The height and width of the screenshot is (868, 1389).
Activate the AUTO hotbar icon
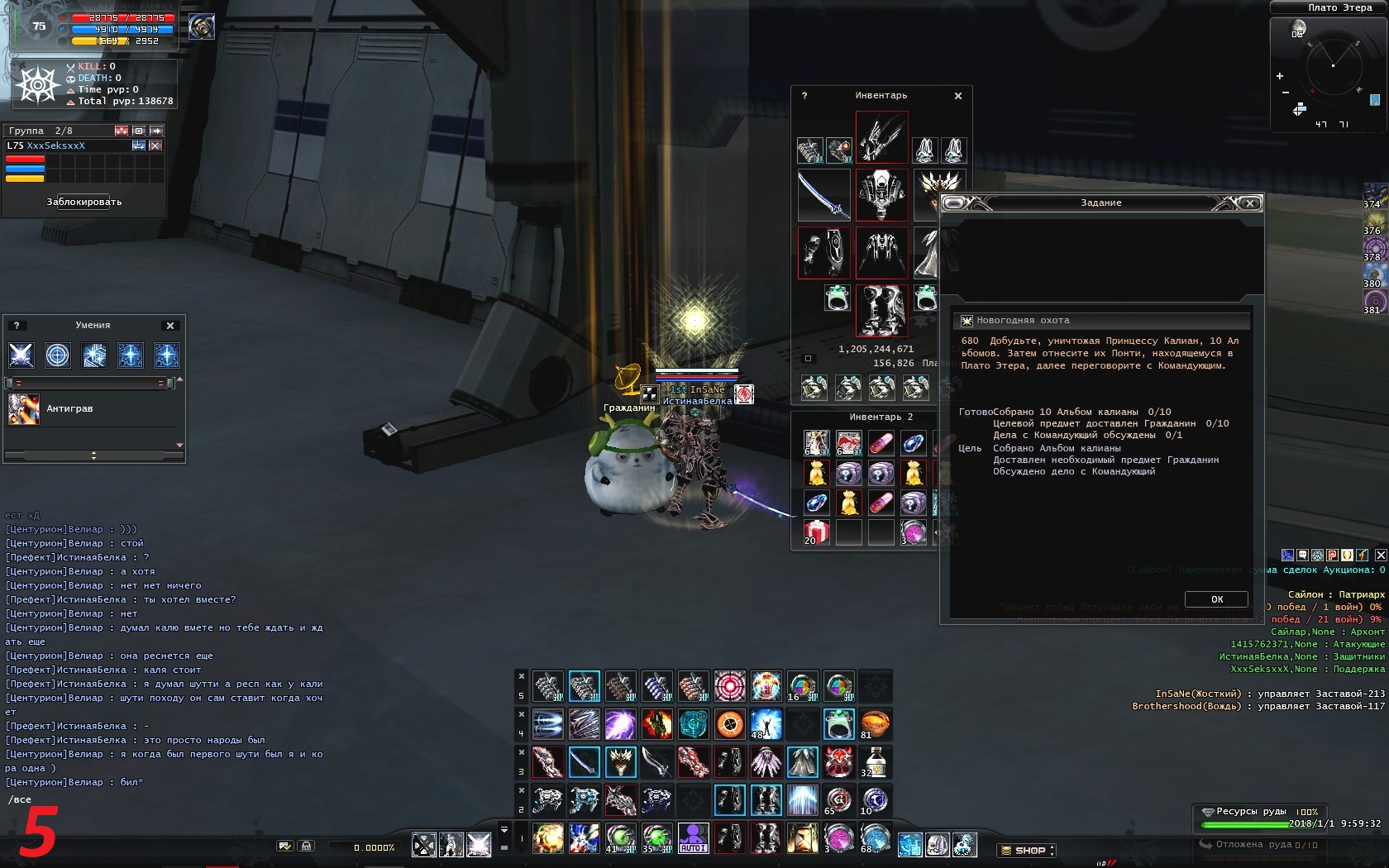pos(693,837)
